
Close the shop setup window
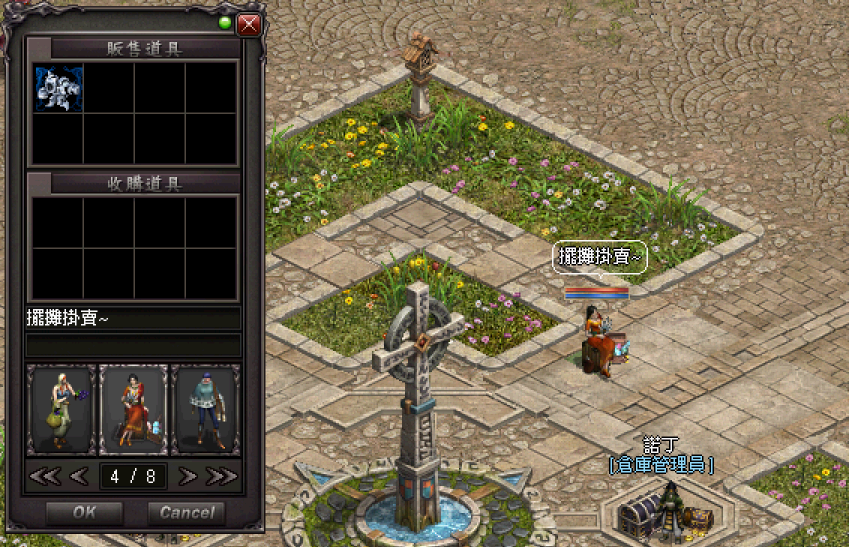(x=249, y=24)
